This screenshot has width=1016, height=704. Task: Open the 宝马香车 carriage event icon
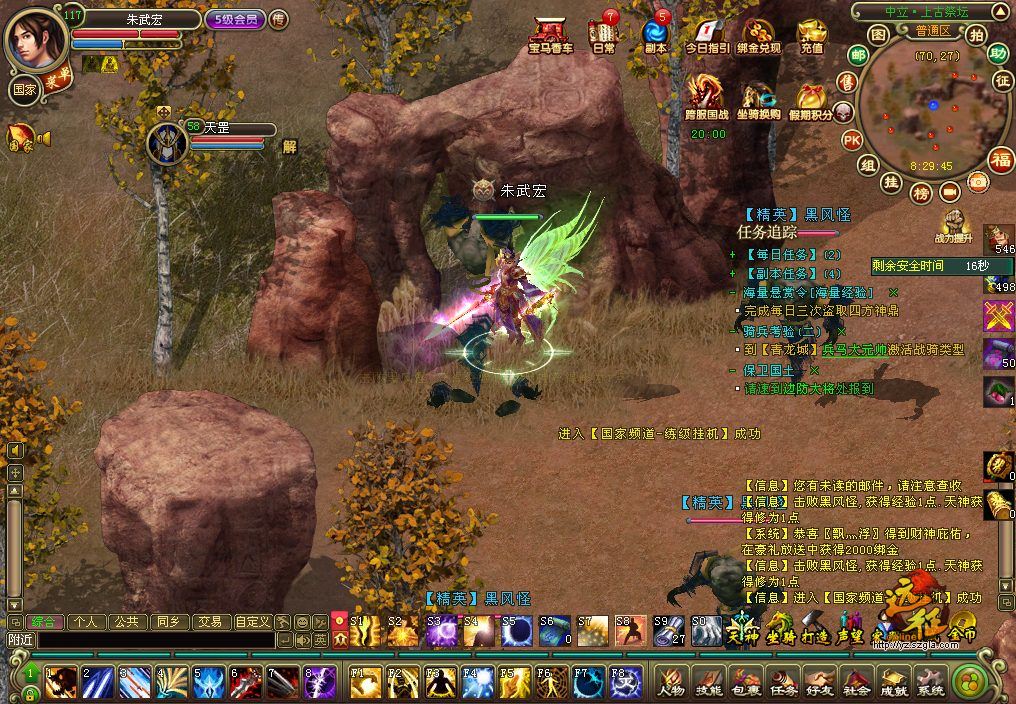click(x=550, y=33)
